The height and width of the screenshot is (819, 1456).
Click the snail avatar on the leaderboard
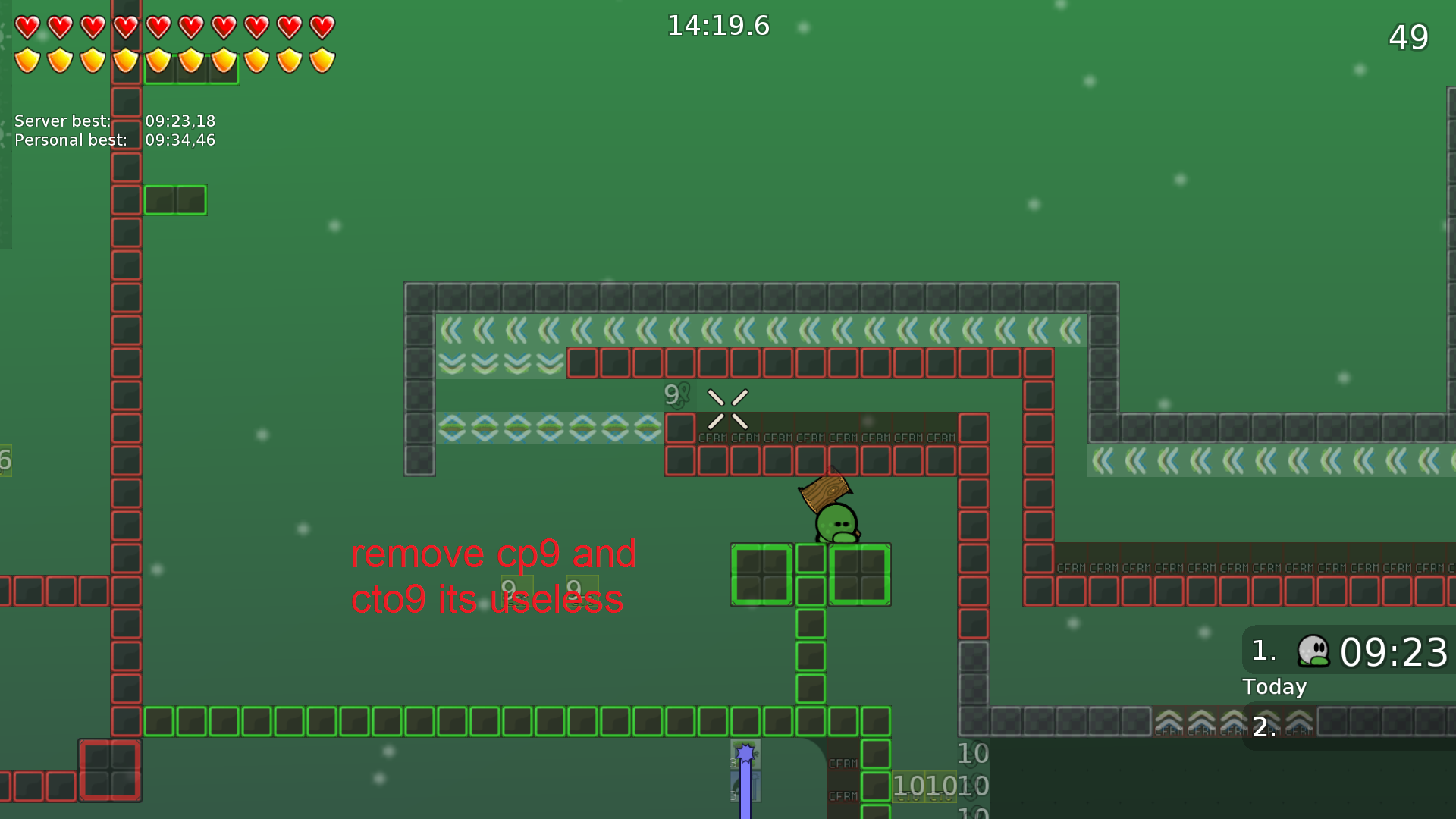pyautogui.click(x=1316, y=651)
